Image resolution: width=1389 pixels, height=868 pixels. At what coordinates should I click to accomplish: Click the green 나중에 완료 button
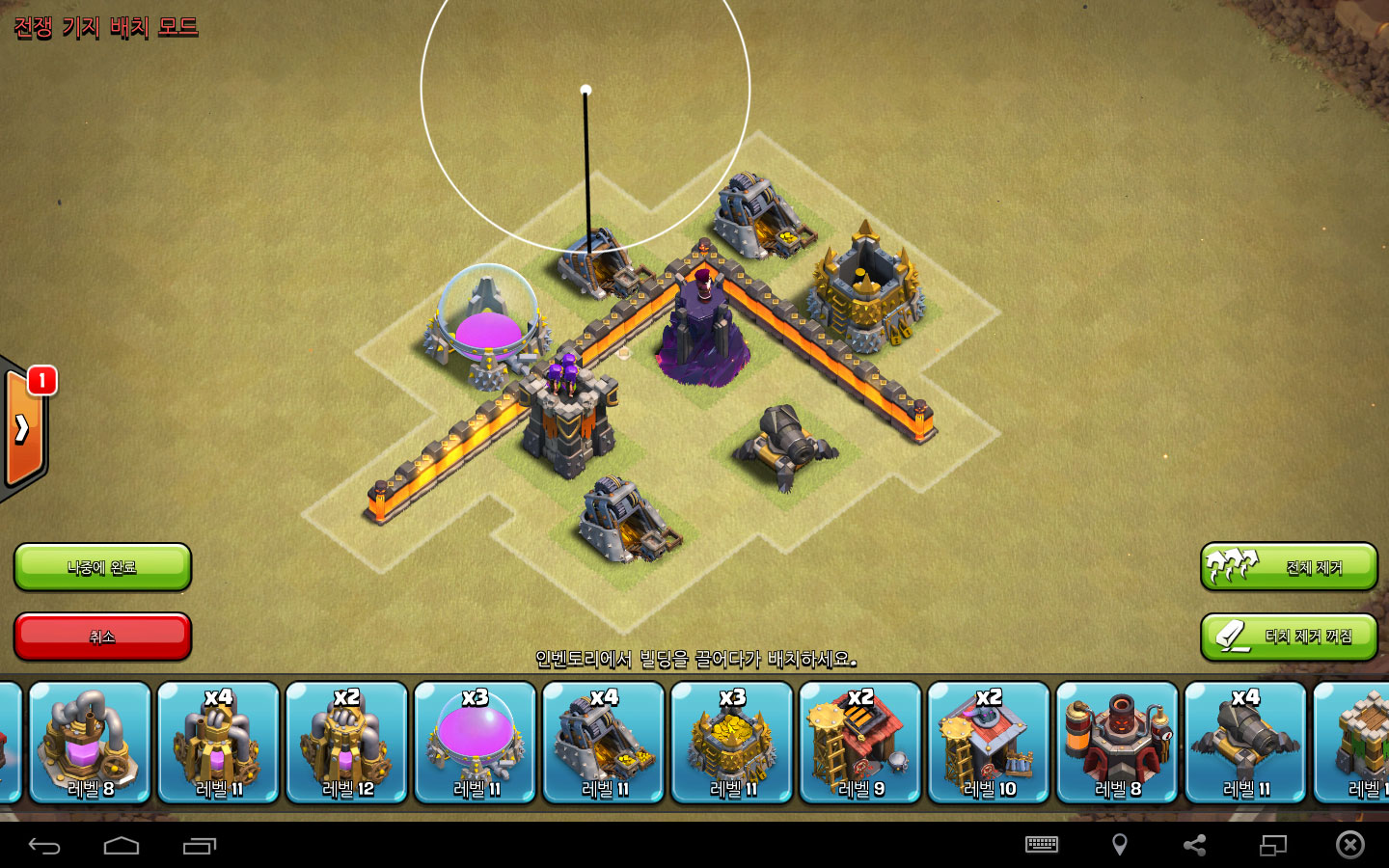(x=102, y=567)
